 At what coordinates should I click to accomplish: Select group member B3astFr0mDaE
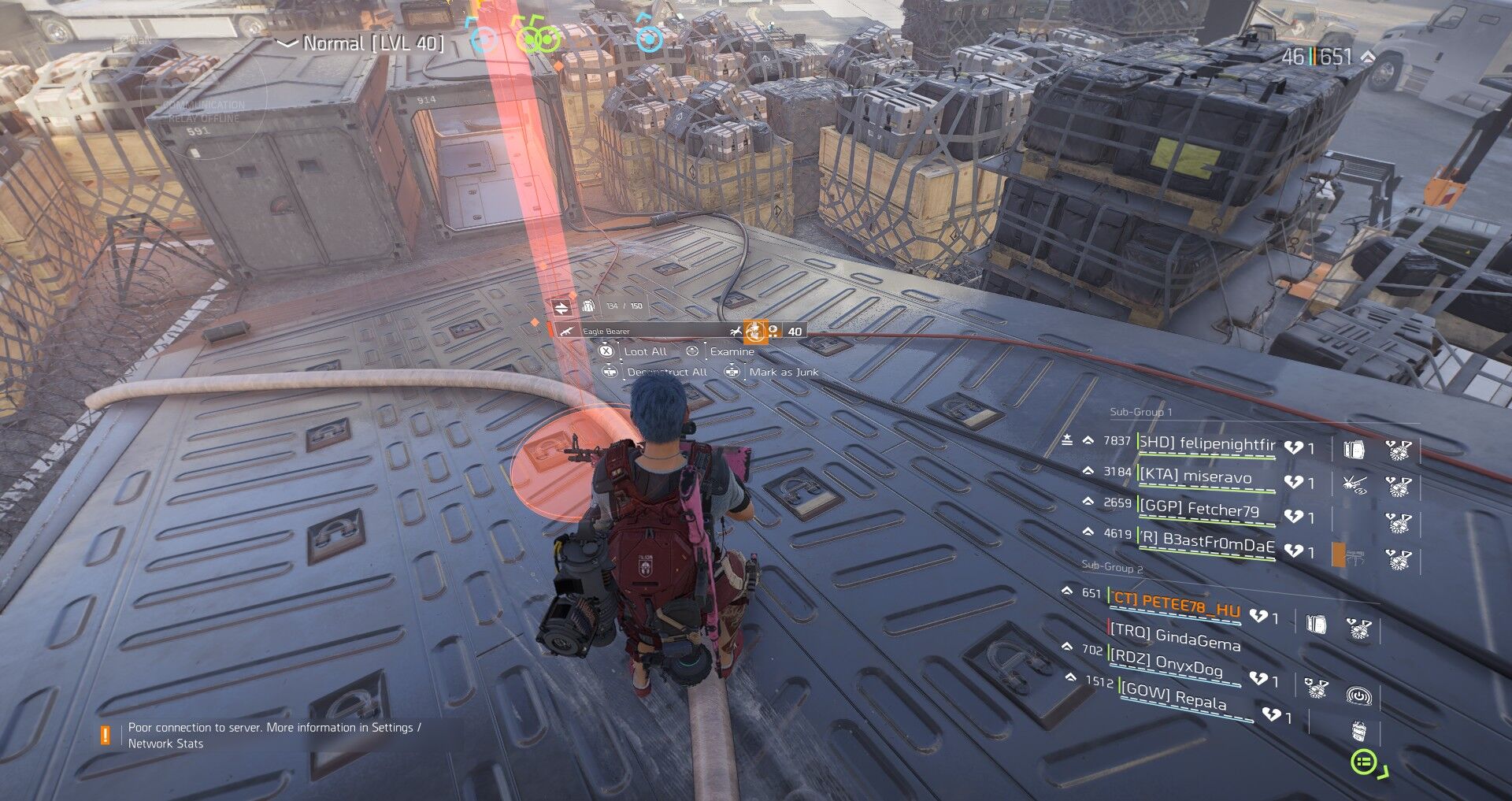pos(1206,543)
